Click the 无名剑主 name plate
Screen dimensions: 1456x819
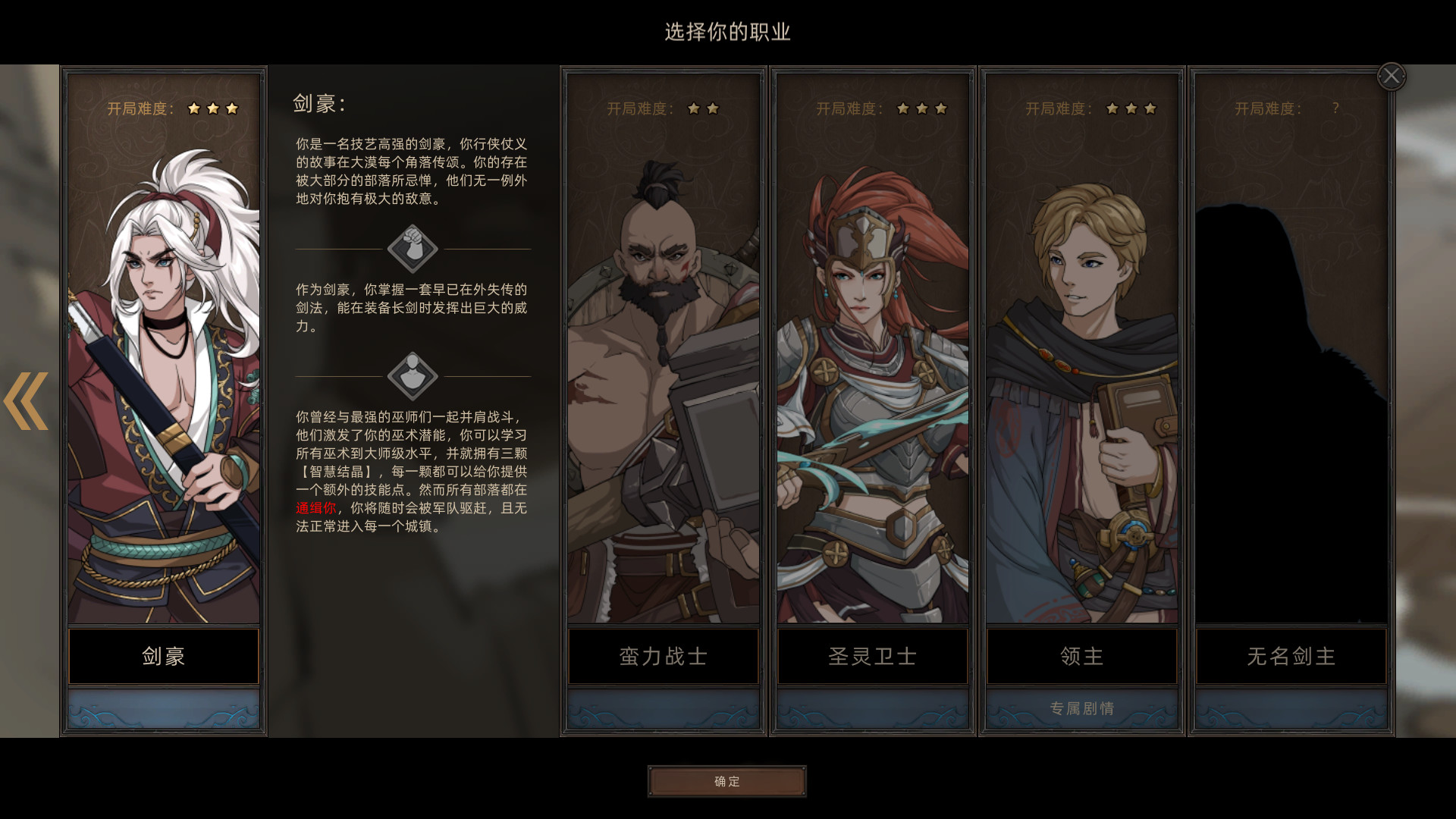pyautogui.click(x=1289, y=657)
